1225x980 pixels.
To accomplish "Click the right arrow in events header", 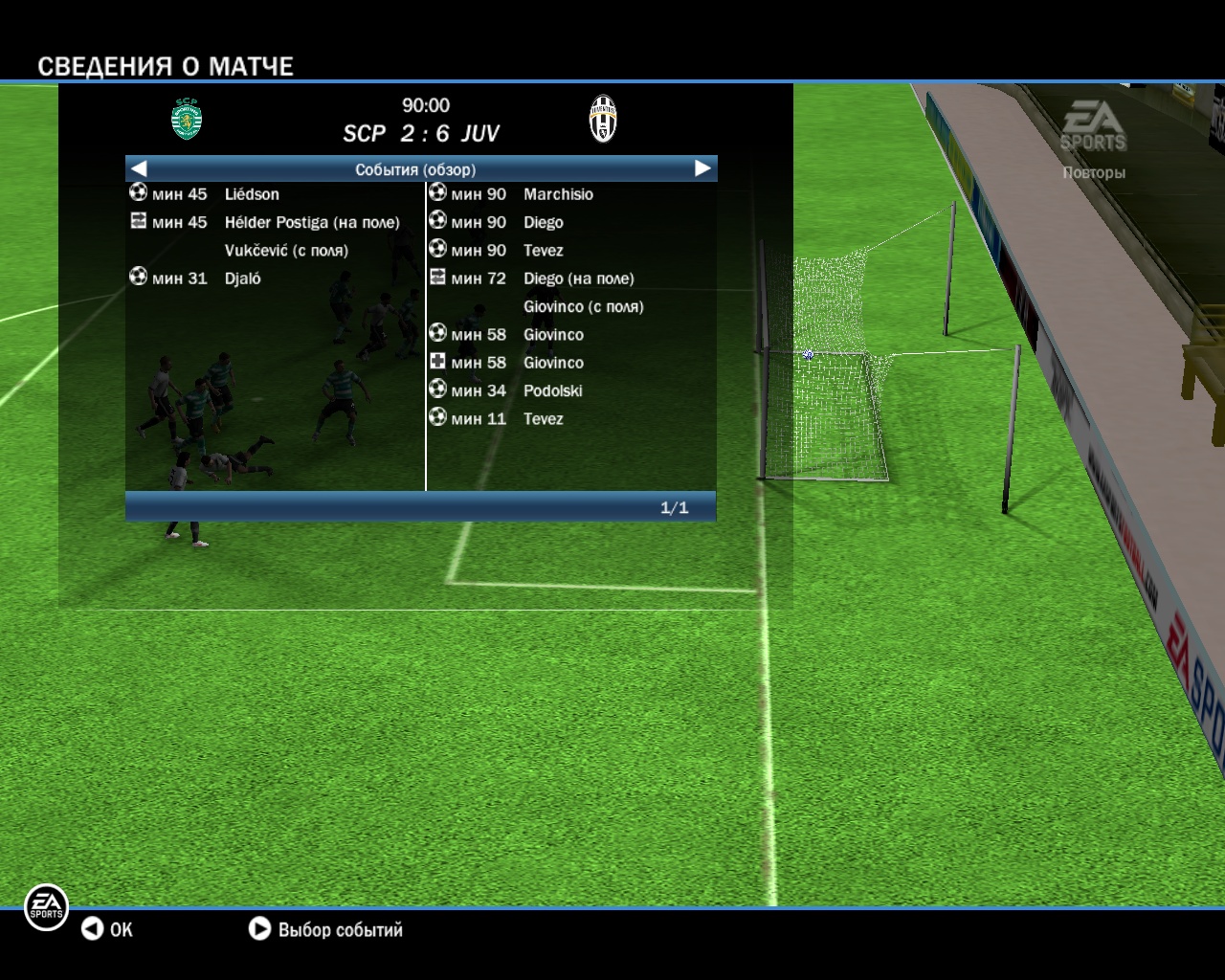I will pos(702,168).
